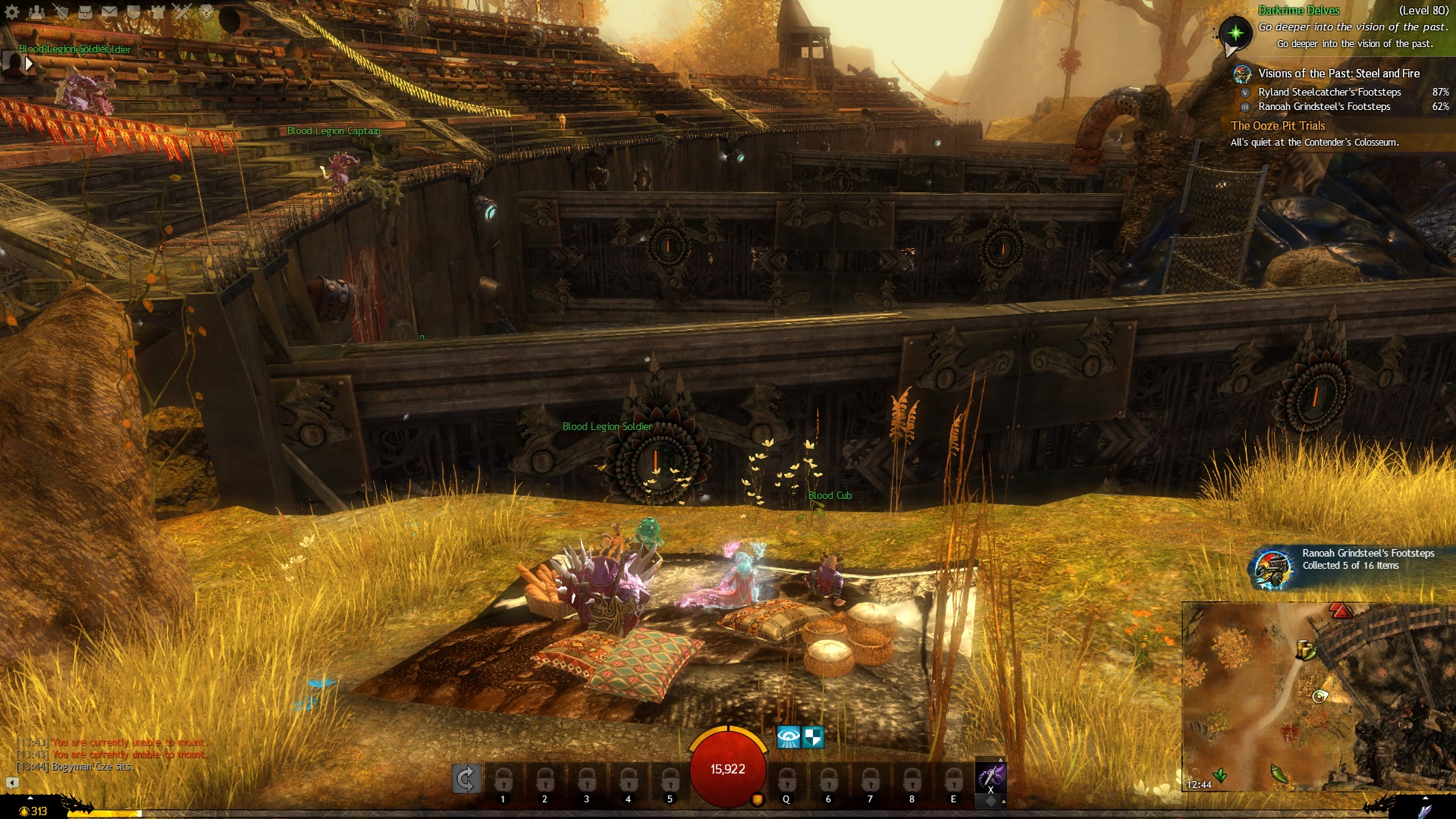This screenshot has width=1456, height=819.
Task: Expand the party portrait arrow
Action: click(x=29, y=64)
